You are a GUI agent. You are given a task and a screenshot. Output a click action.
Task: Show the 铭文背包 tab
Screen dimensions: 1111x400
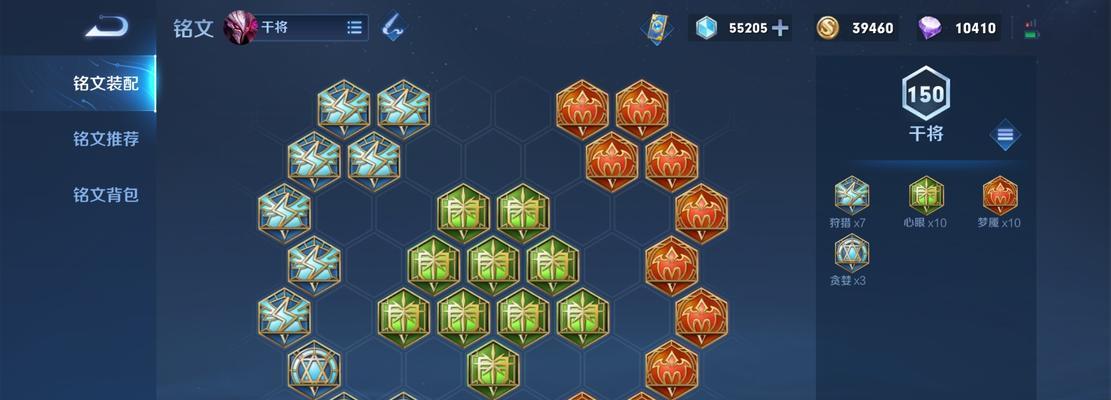click(105, 194)
